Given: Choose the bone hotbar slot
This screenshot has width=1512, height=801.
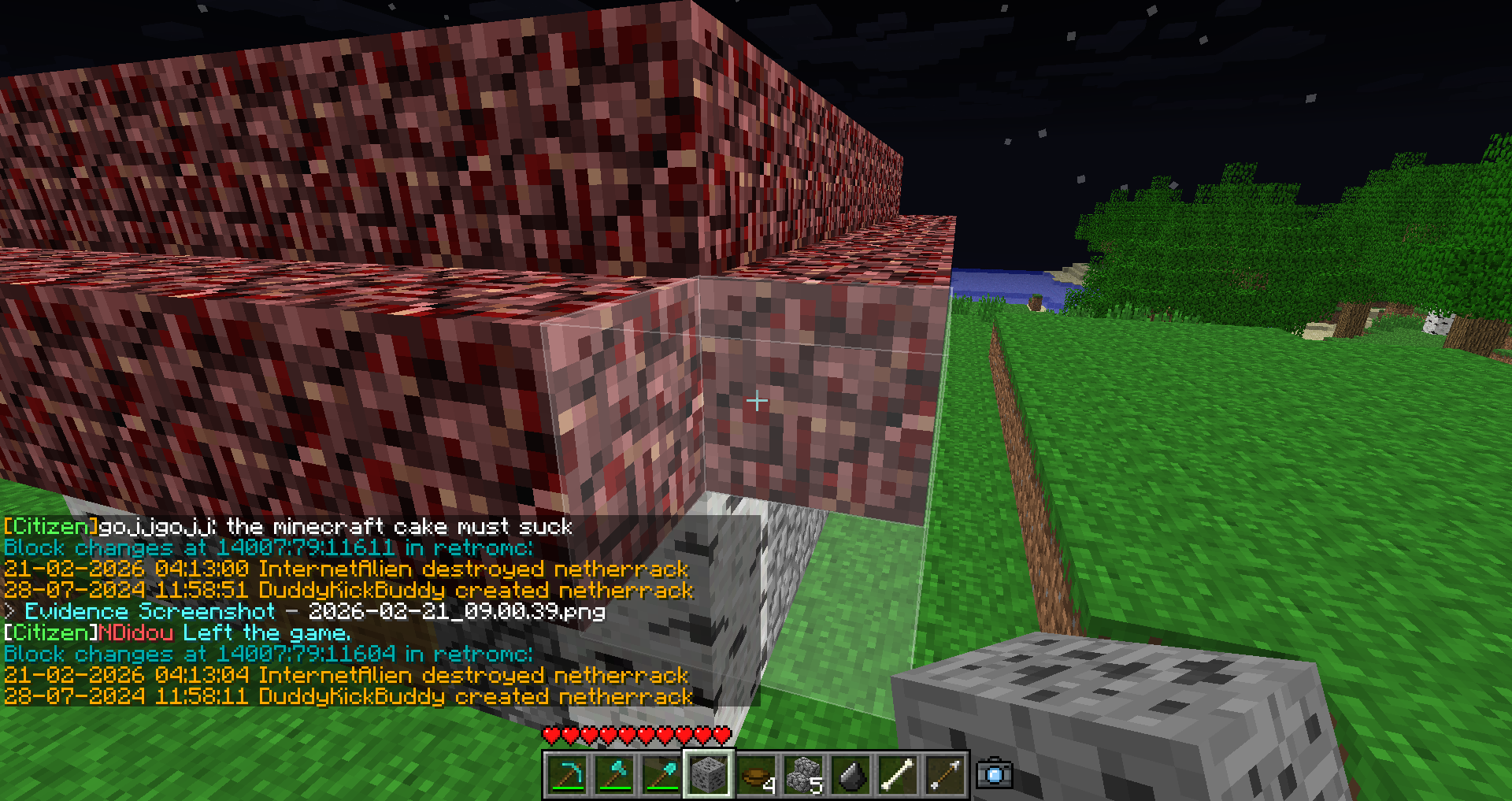Looking at the screenshot, I should (x=898, y=775).
